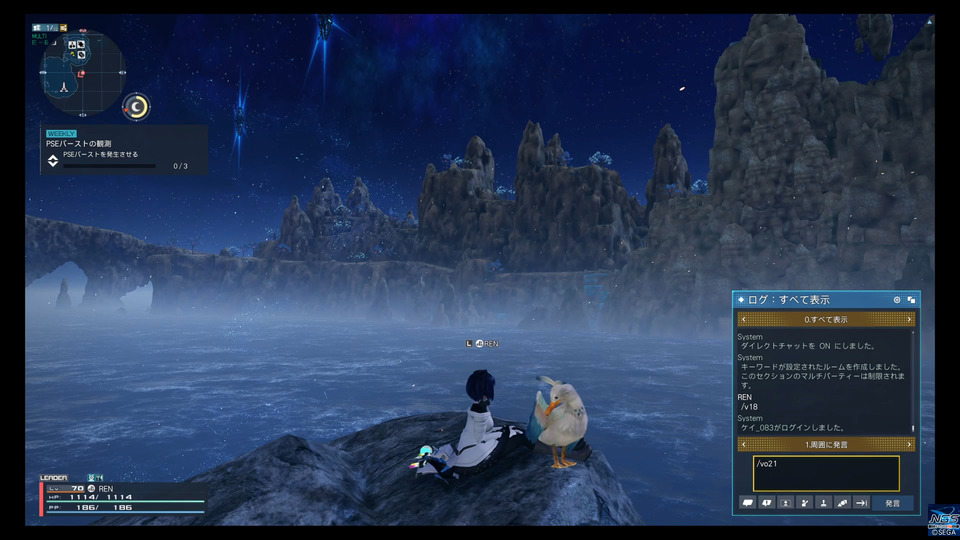This screenshot has width=960, height=540.
Task: Switch log tab with the right arrow
Action: pyautogui.click(x=909, y=320)
